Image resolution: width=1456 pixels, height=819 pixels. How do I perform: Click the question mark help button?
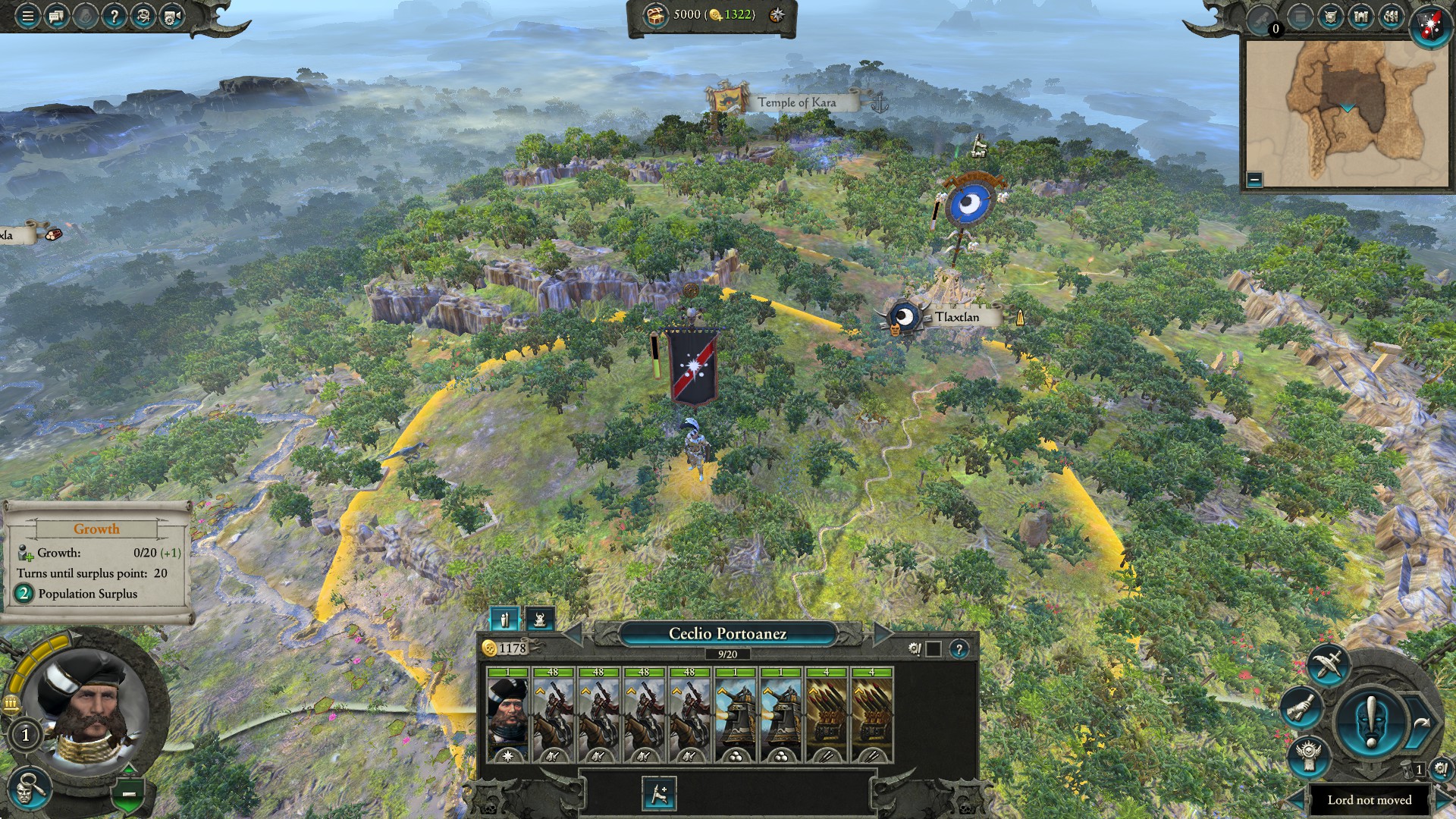[114, 16]
